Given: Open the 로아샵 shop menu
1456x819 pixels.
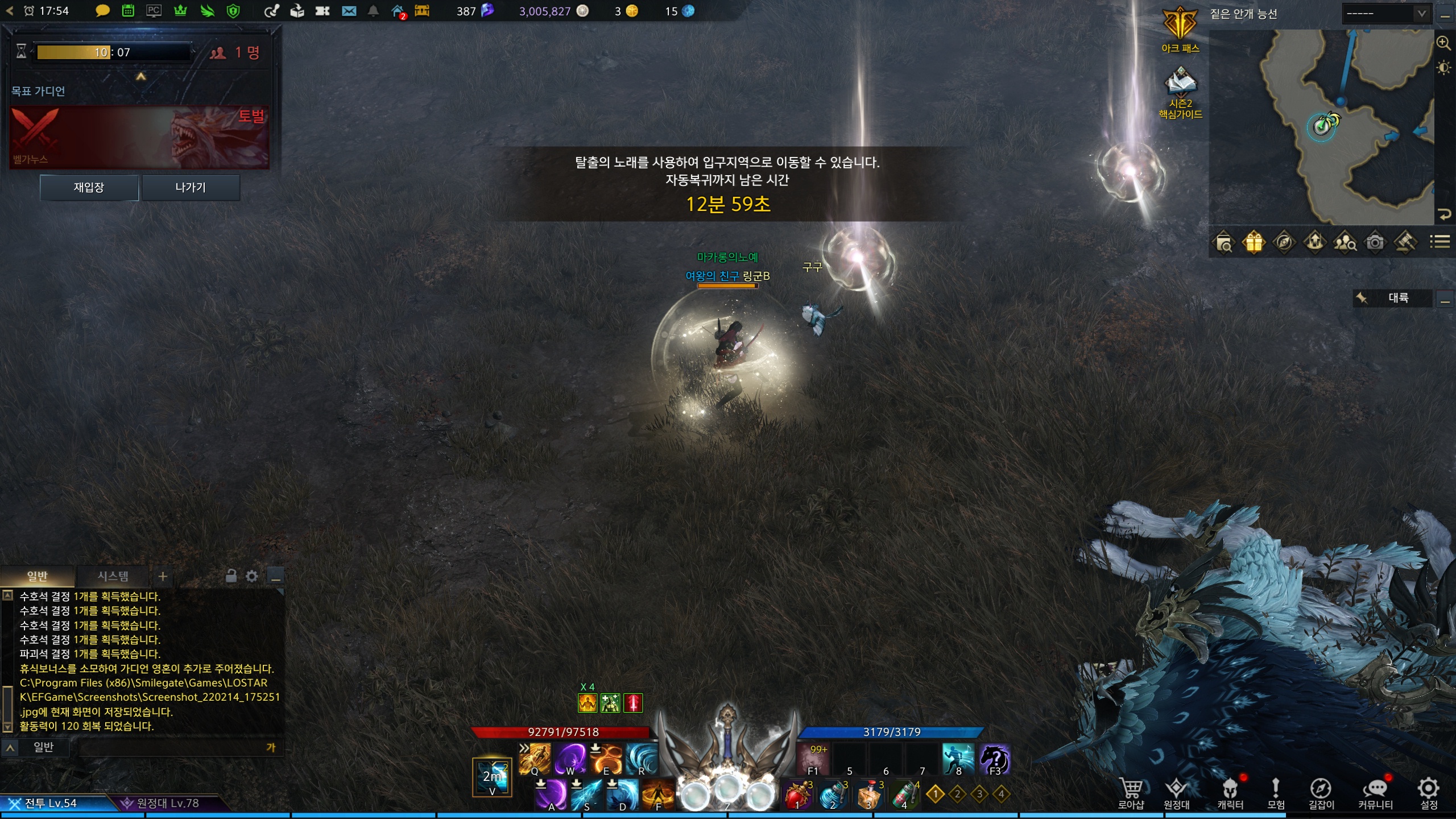Looking at the screenshot, I should 1131,792.
